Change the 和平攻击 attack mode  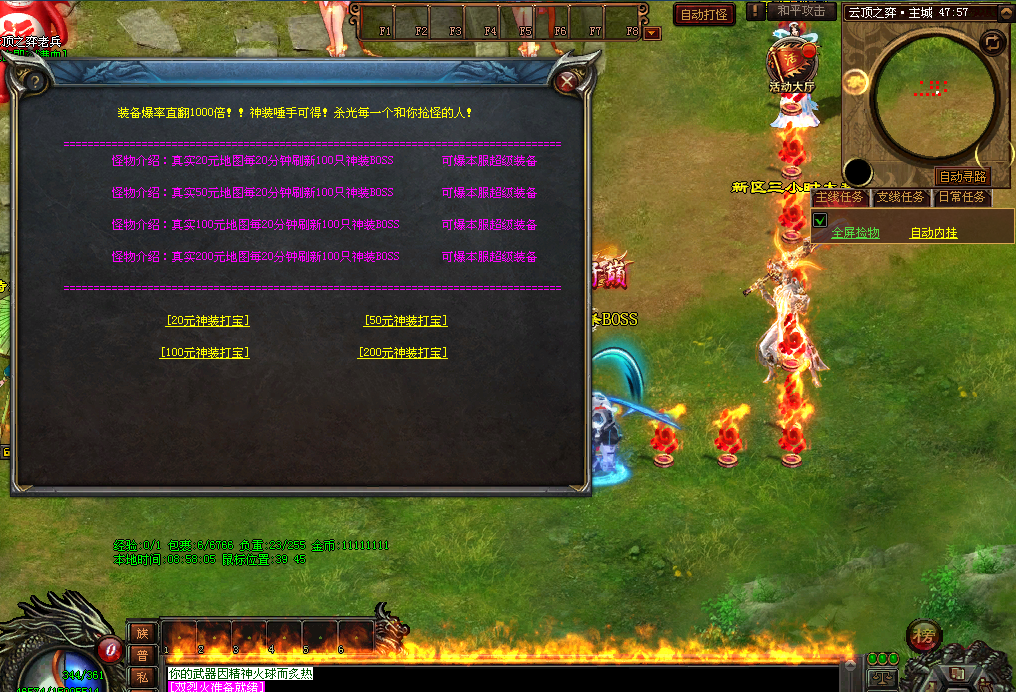tap(801, 11)
